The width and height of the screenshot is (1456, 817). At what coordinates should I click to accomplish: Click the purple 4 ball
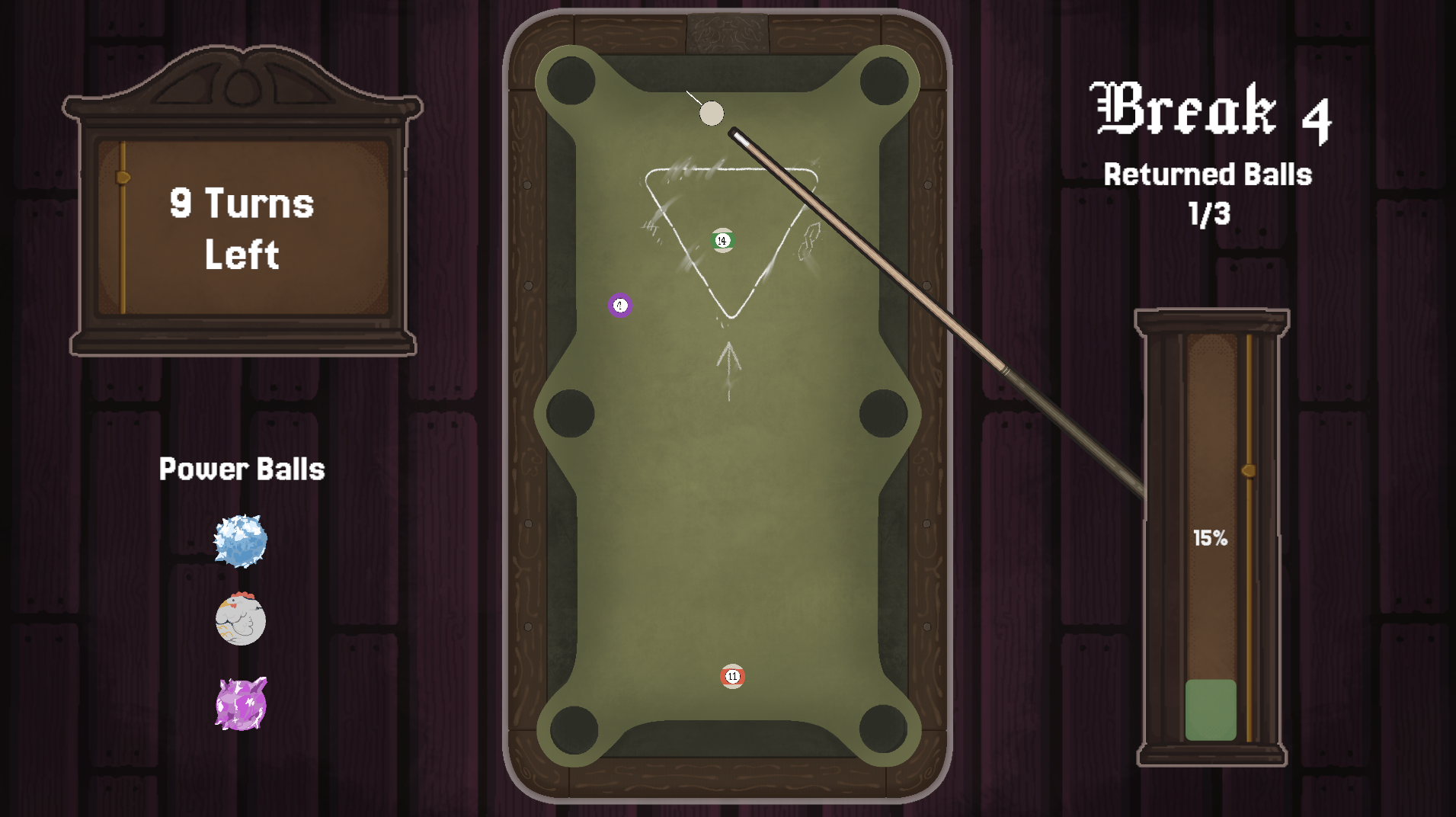tap(619, 304)
